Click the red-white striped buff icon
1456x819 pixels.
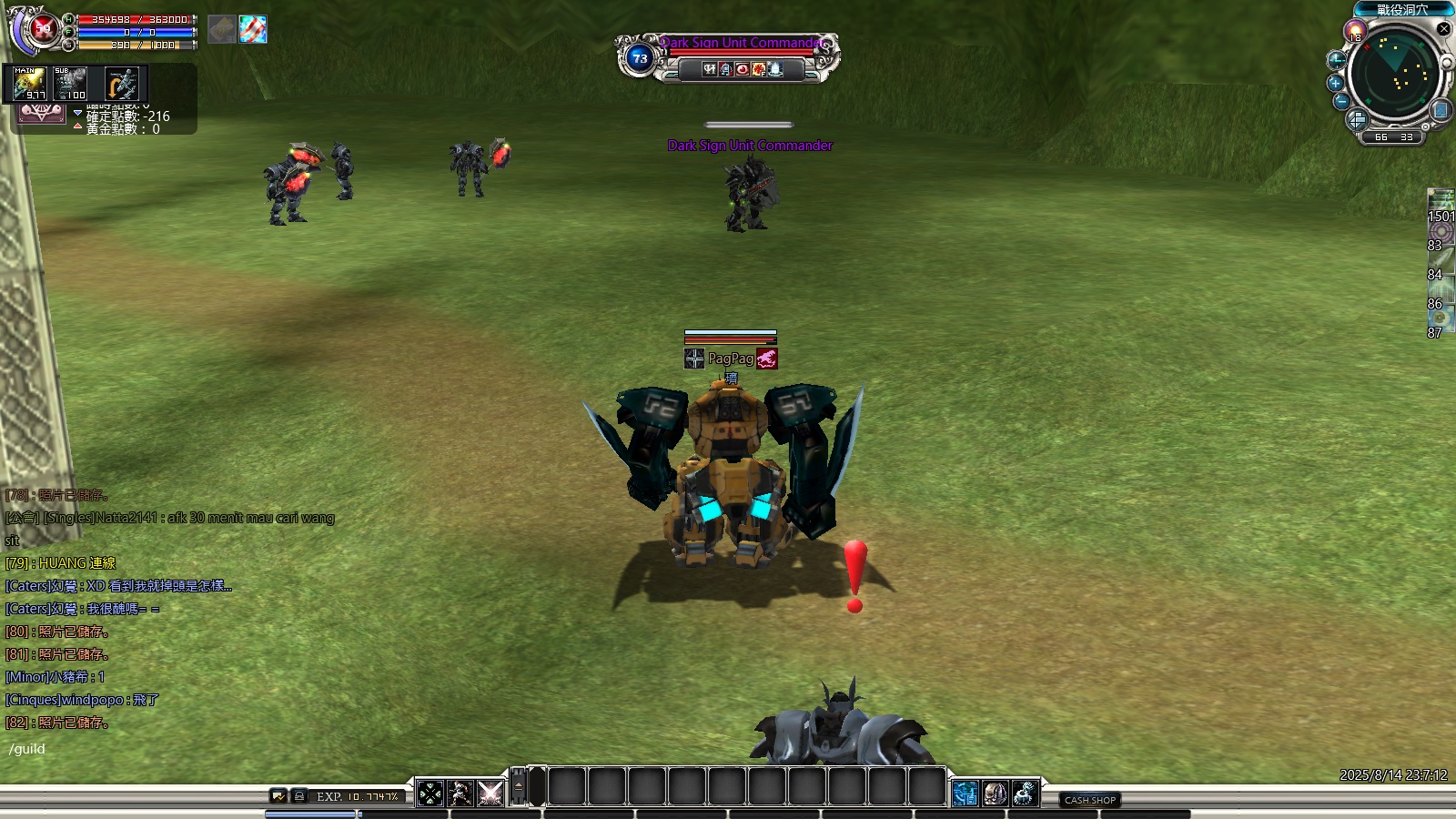[253, 29]
